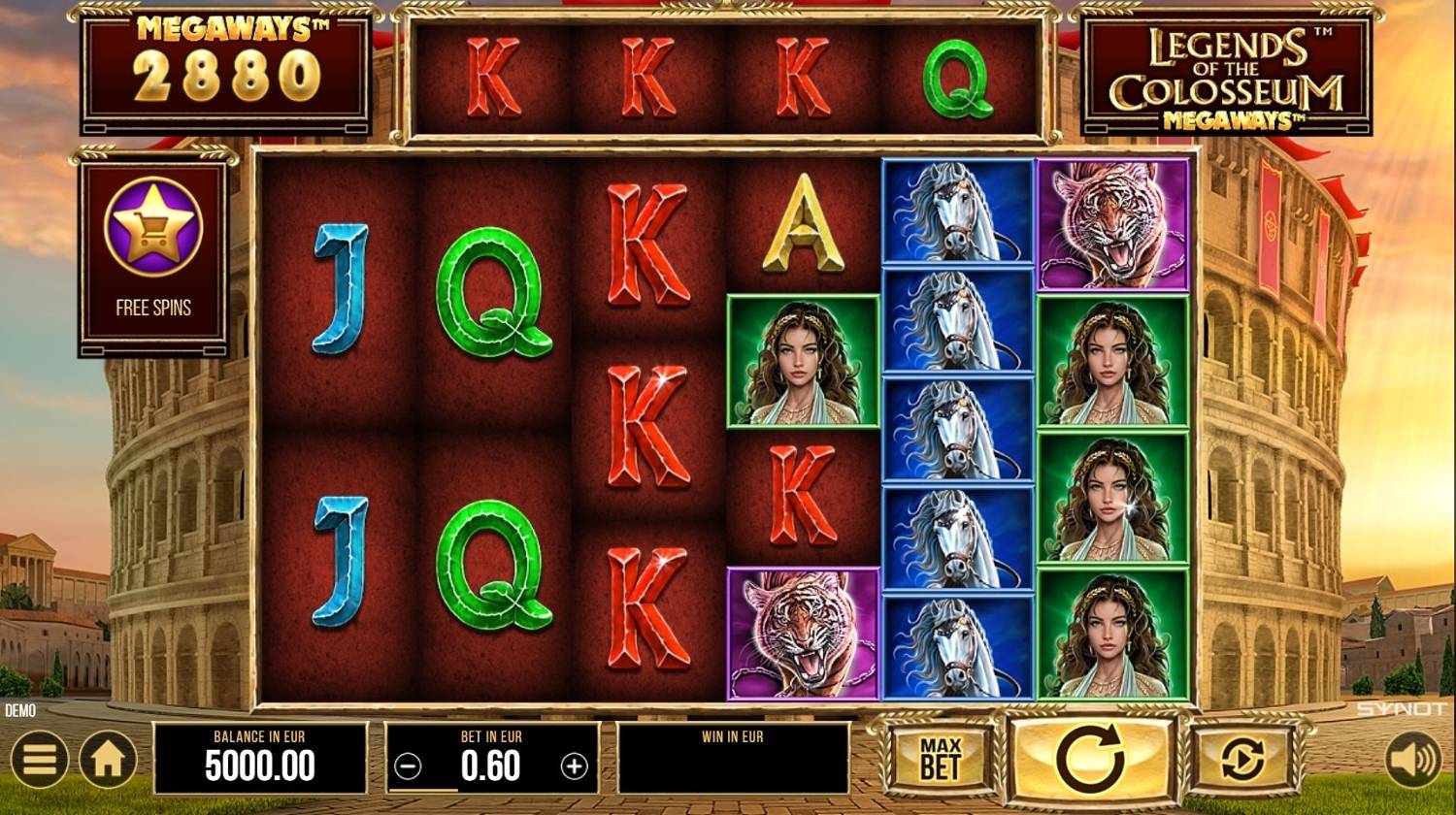This screenshot has width=1456, height=815.
Task: Spin the reels with the circular arrow button
Action: coord(1089,761)
